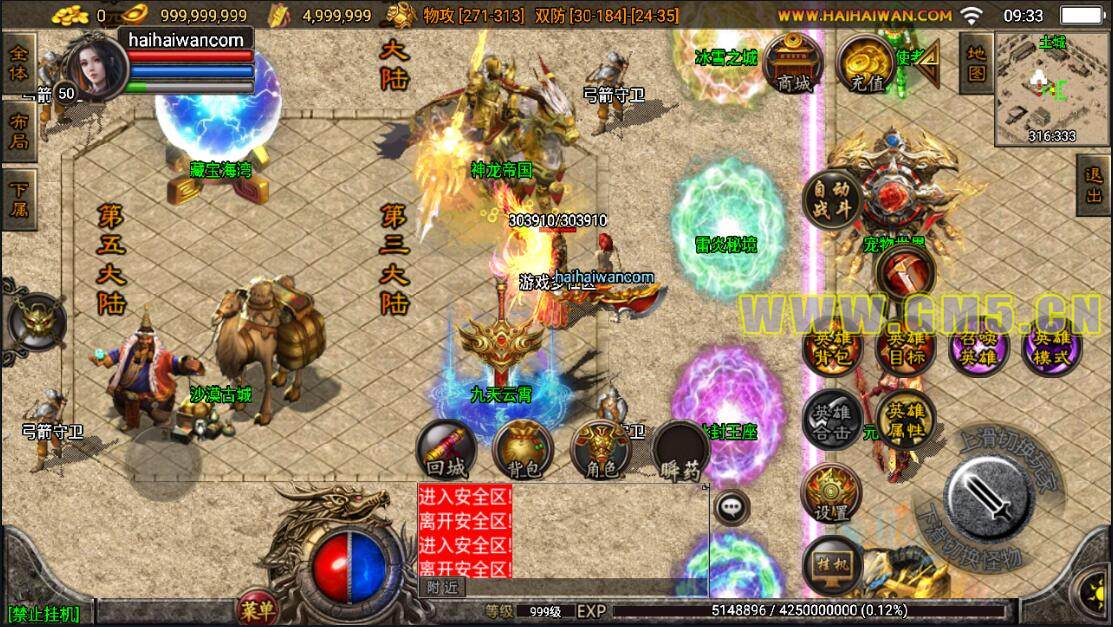Open the 英雄背包 hero bag
The width and height of the screenshot is (1113, 627).
(x=832, y=349)
